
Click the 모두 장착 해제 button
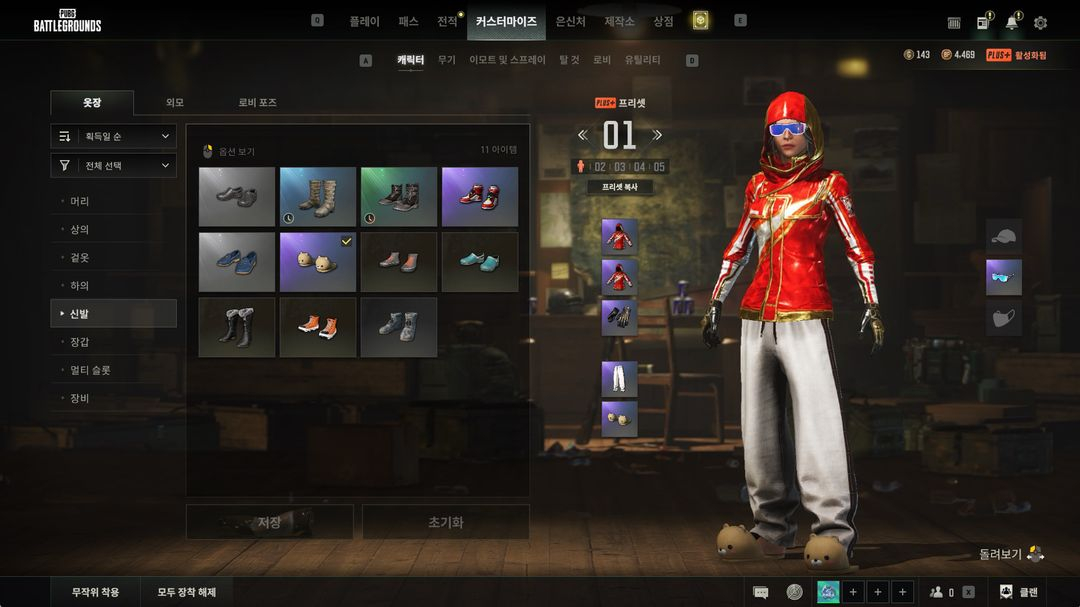click(187, 592)
